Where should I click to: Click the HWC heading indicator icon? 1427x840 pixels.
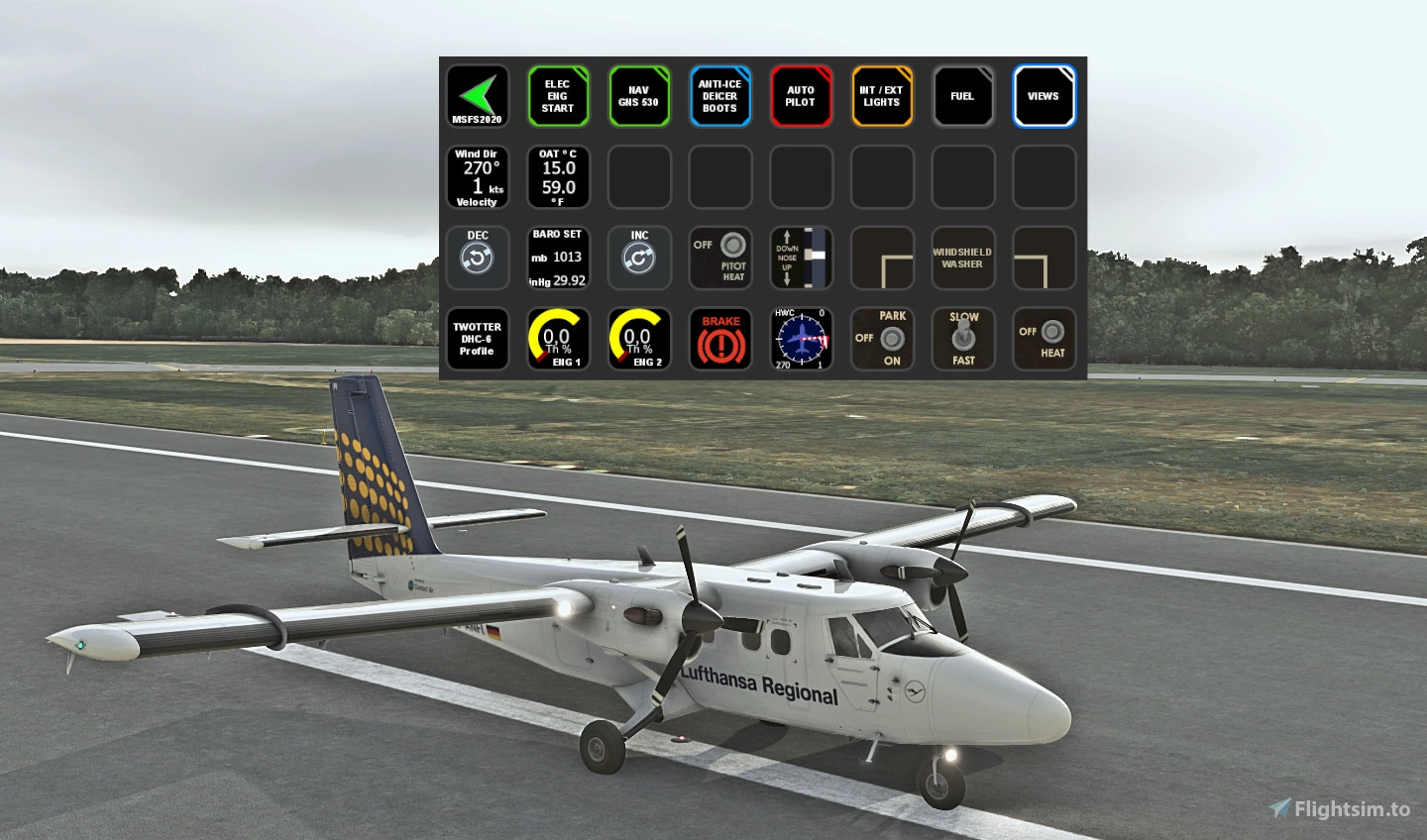[x=801, y=339]
